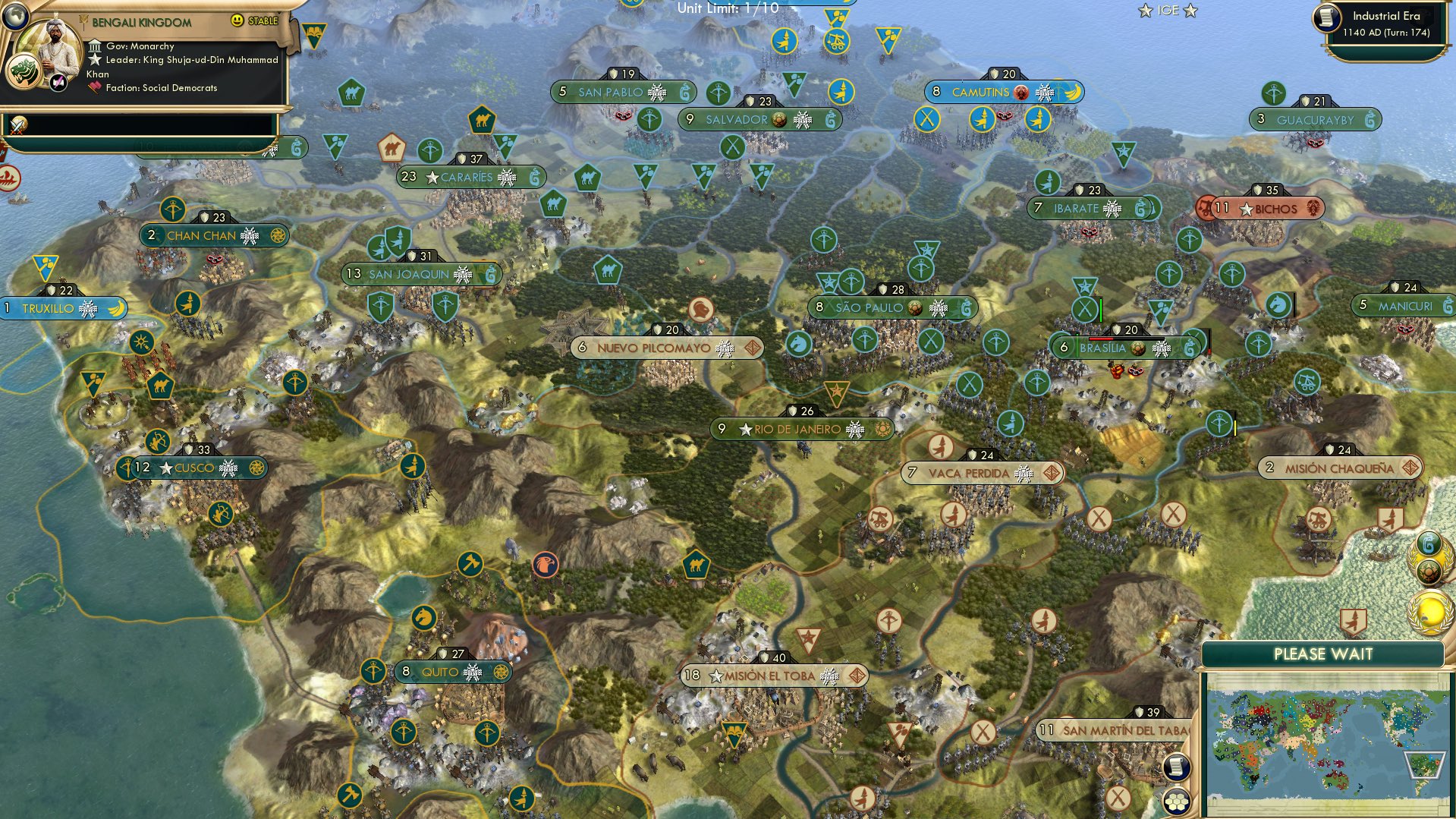This screenshot has height=819, width=1456.
Task: Select the São Paulo city banner
Action: click(870, 308)
